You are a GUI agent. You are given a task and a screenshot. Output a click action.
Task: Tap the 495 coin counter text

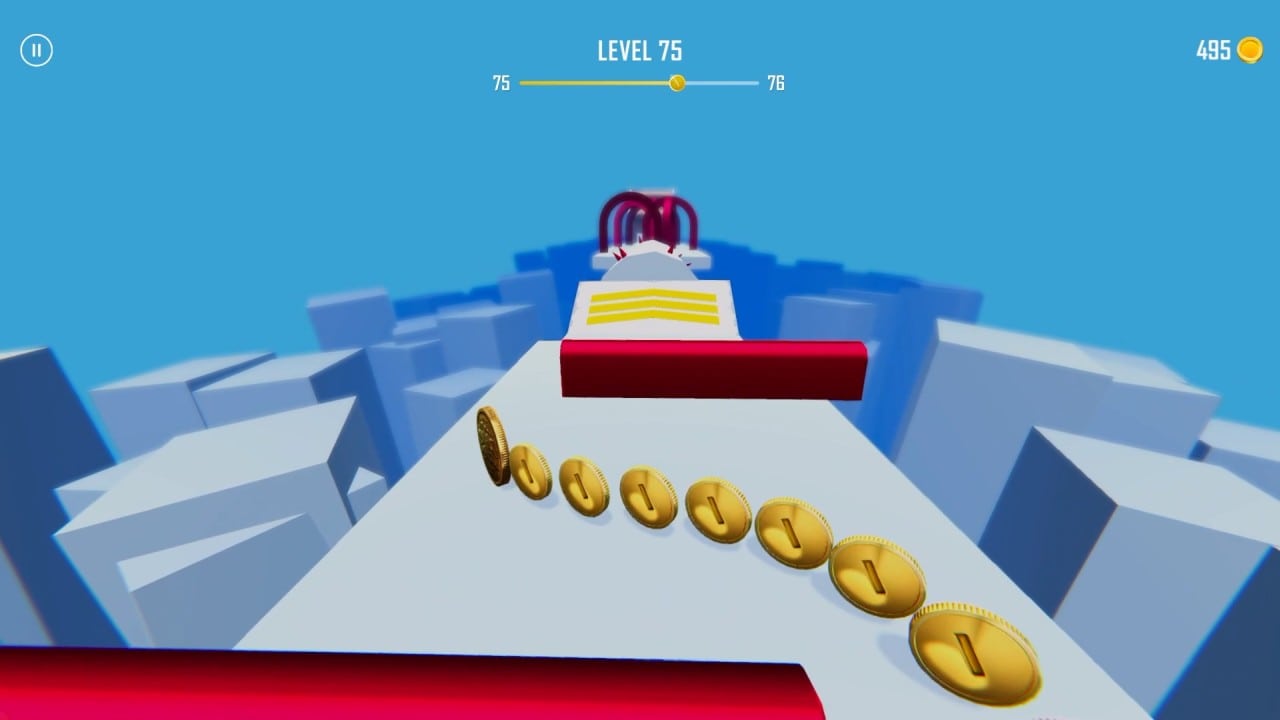click(1213, 49)
